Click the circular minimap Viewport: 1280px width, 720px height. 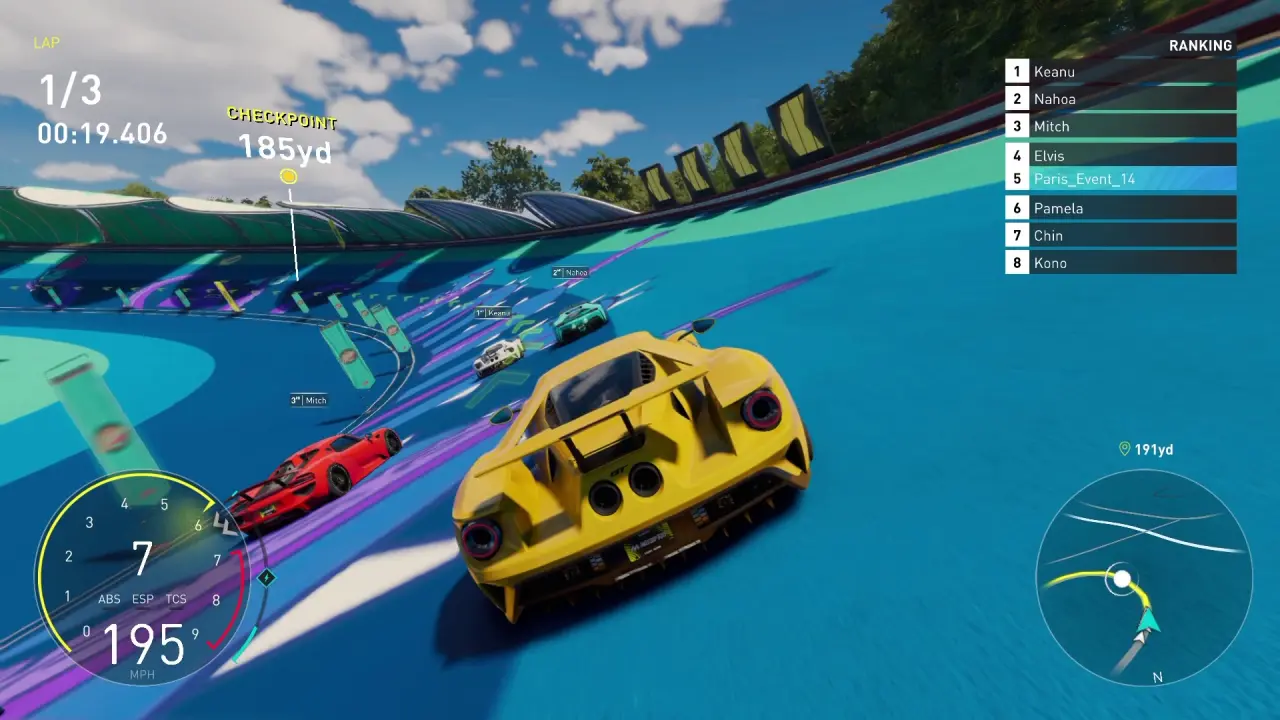[1144, 578]
